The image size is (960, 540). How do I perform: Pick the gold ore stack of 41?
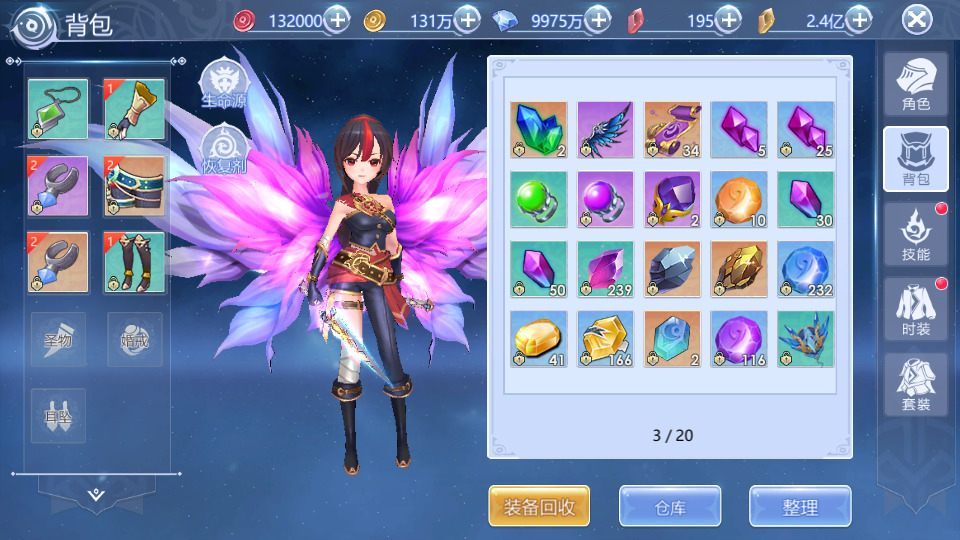539,339
